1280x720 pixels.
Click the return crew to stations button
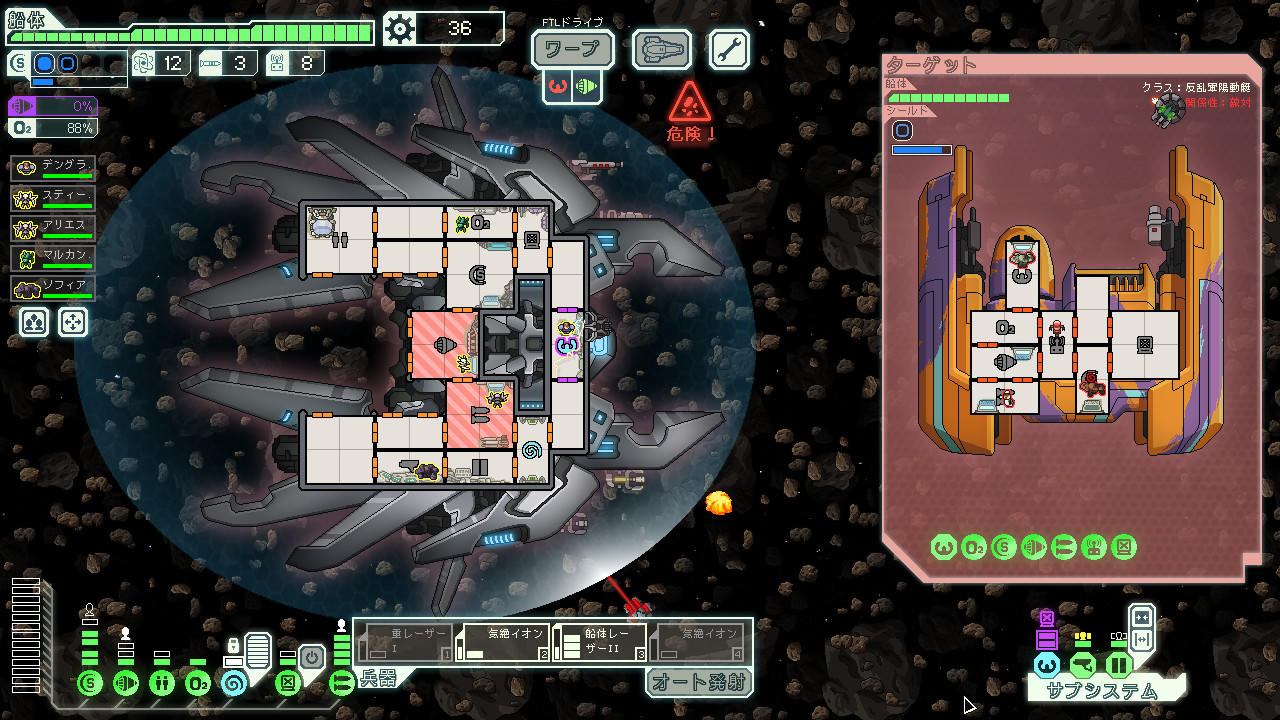tap(72, 322)
